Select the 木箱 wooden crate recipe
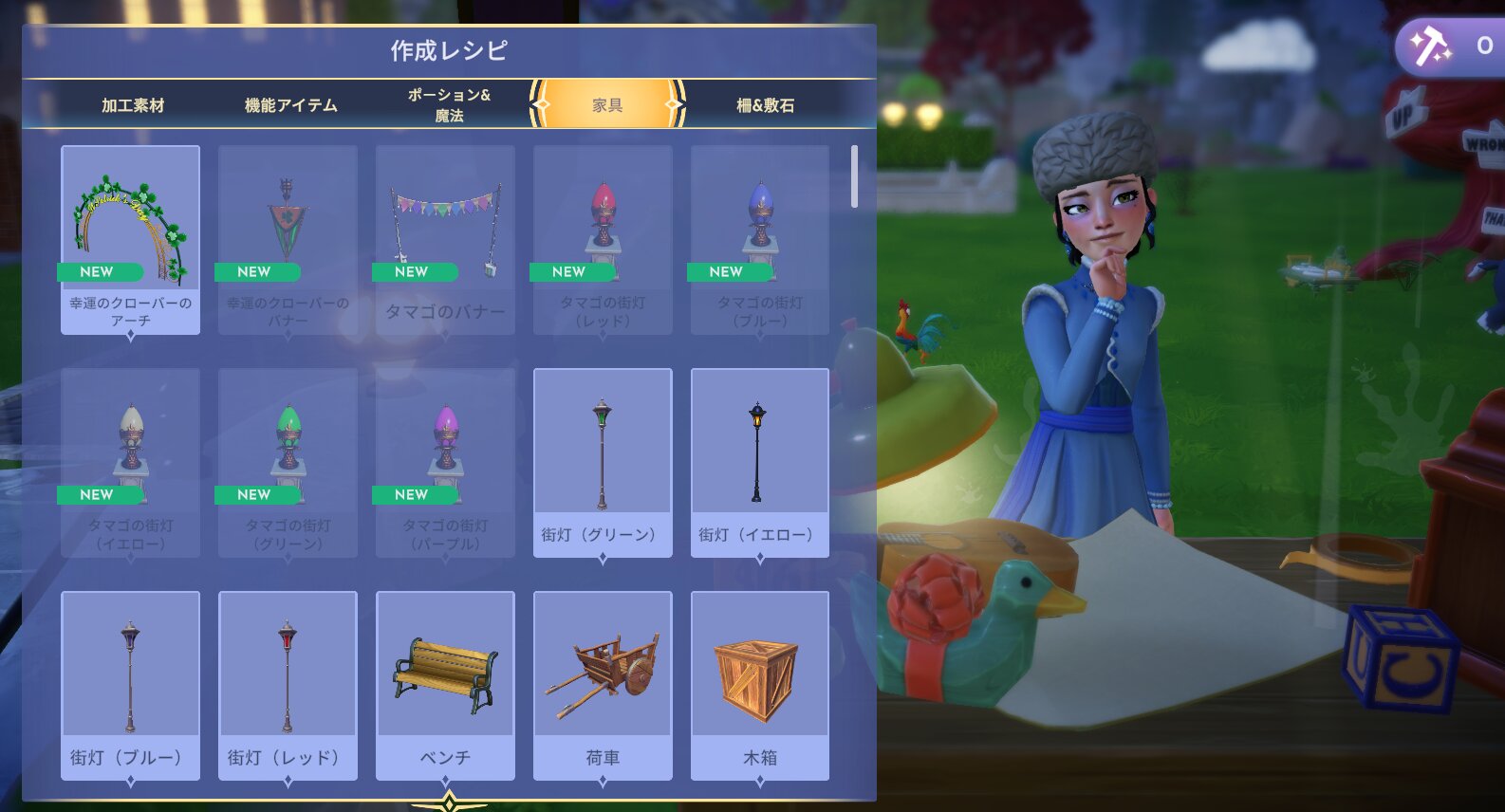This screenshot has height=812, width=1505. coord(760,685)
